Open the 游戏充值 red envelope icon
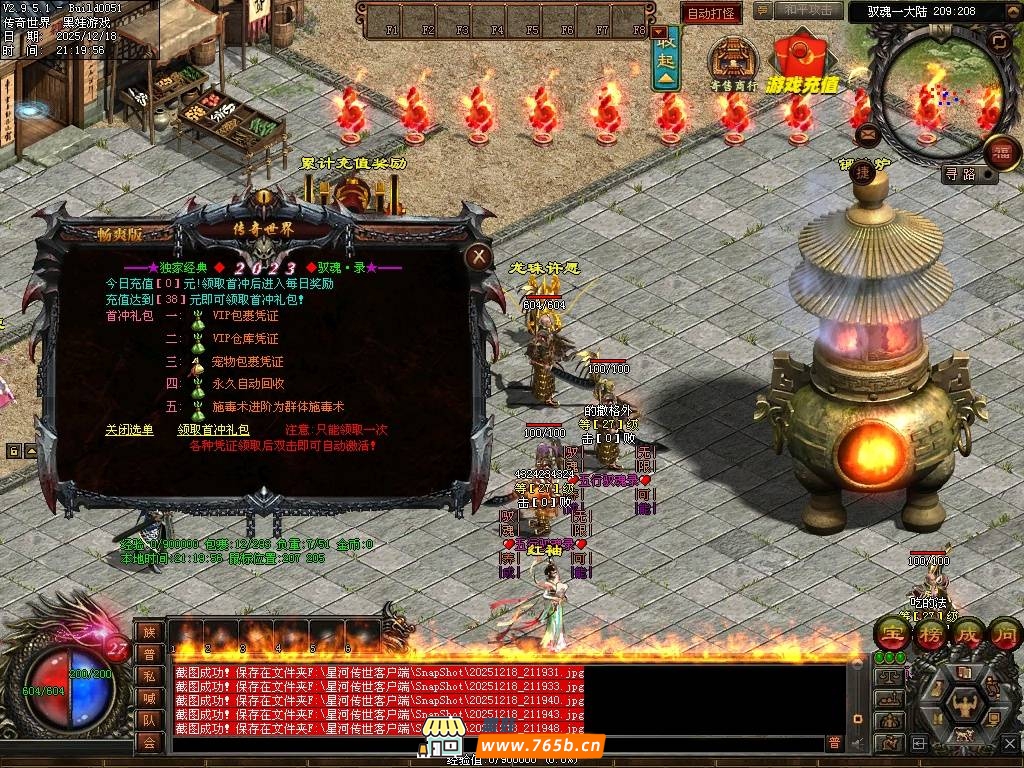Image resolution: width=1024 pixels, height=768 pixels. (x=803, y=62)
